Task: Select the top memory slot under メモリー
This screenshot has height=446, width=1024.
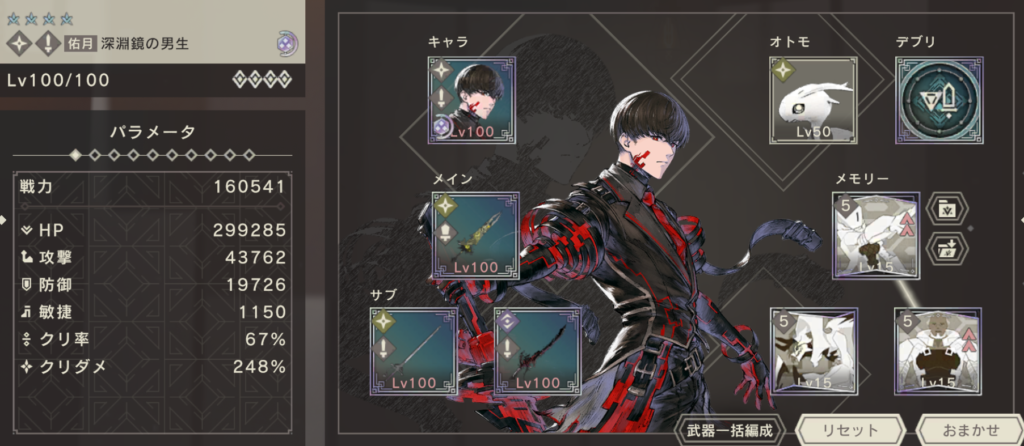Action: coord(875,234)
